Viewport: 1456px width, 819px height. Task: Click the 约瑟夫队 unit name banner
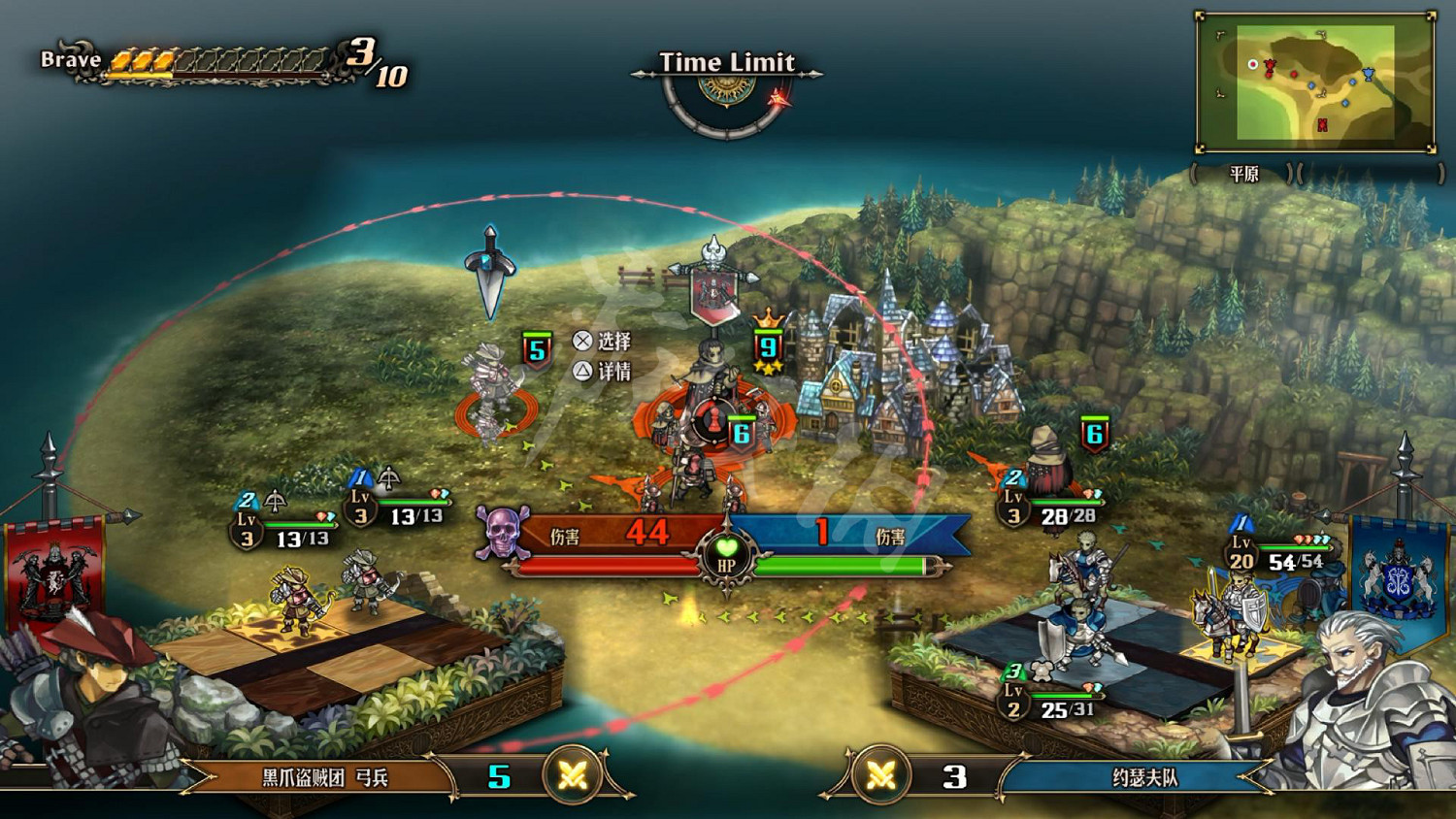pyautogui.click(x=1143, y=777)
